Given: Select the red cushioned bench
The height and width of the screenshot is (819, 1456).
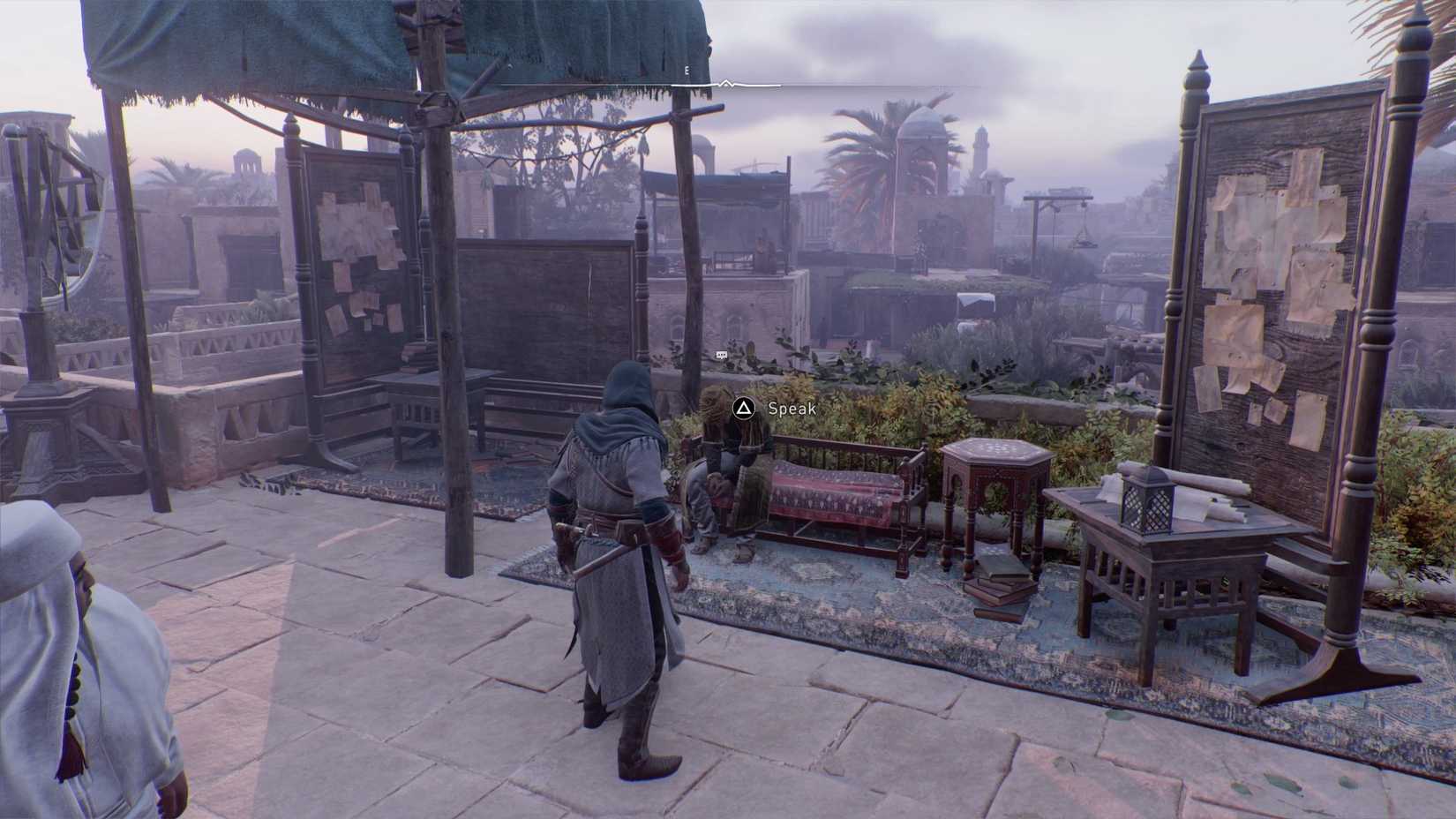Looking at the screenshot, I should [x=829, y=494].
